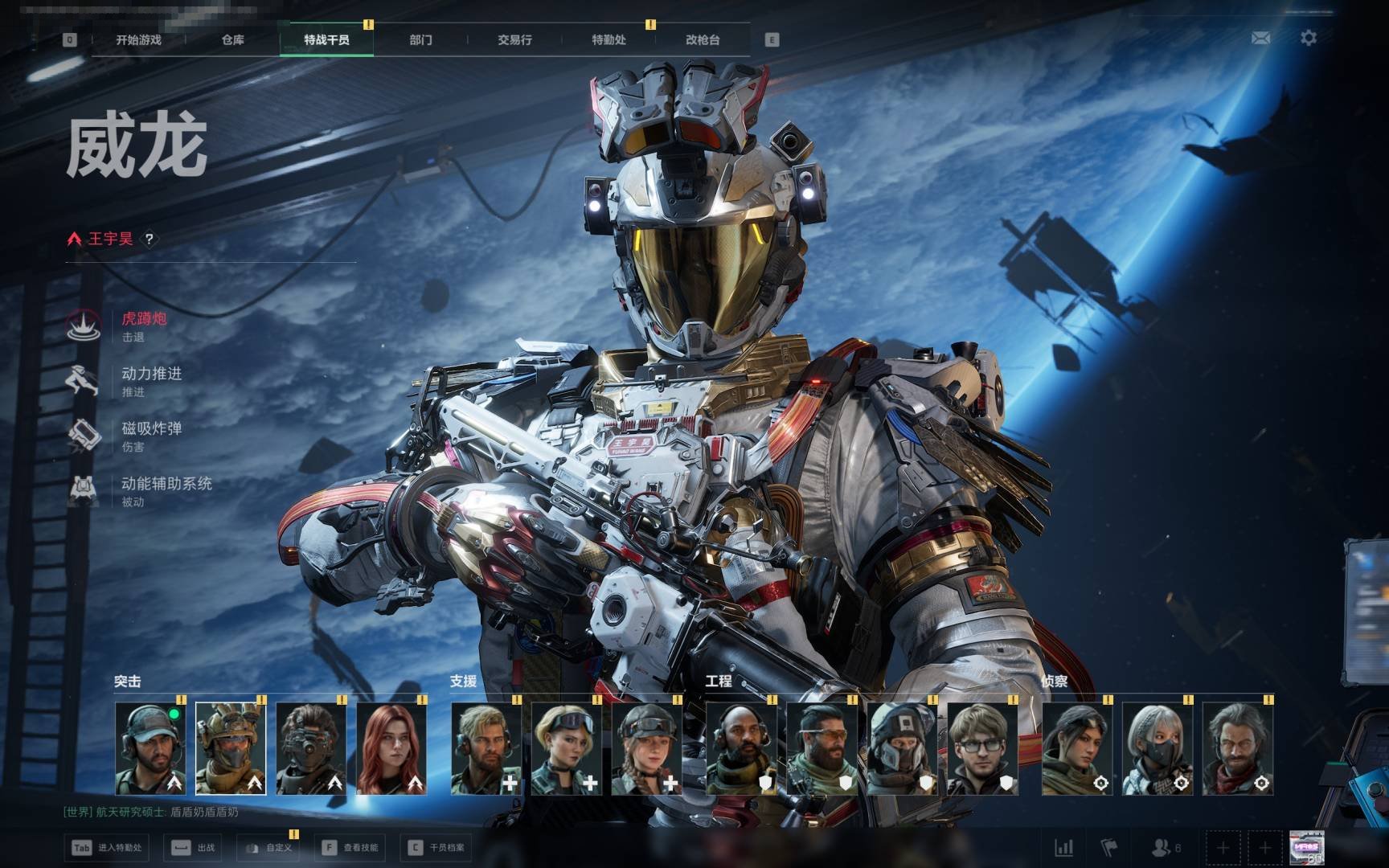The image size is (1389, 868).
Task: Select the blonde goggles support operator
Action: 567,749
